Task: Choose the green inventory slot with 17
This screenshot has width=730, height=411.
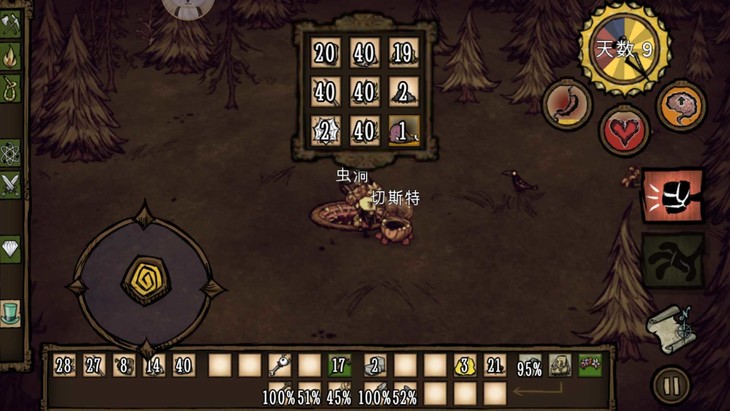Action: (x=339, y=366)
